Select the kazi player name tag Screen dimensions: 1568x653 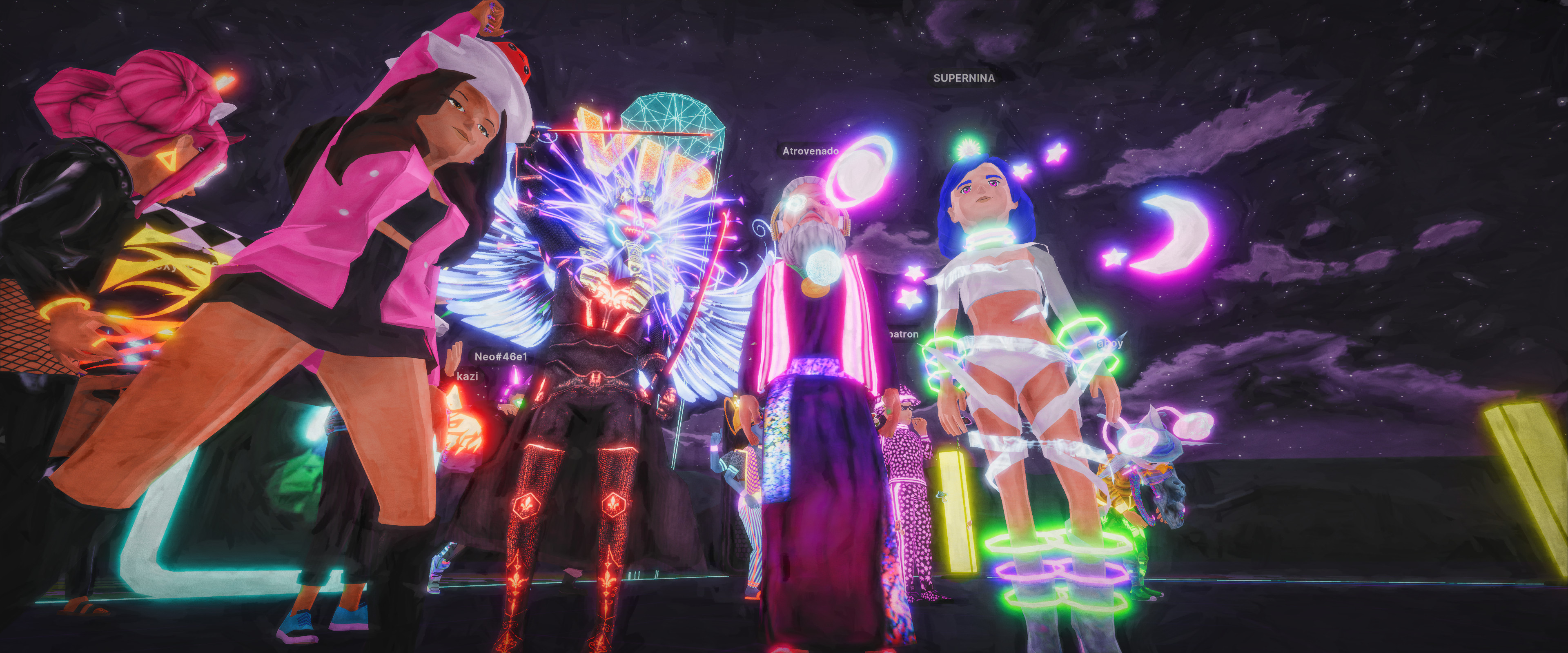(467, 377)
